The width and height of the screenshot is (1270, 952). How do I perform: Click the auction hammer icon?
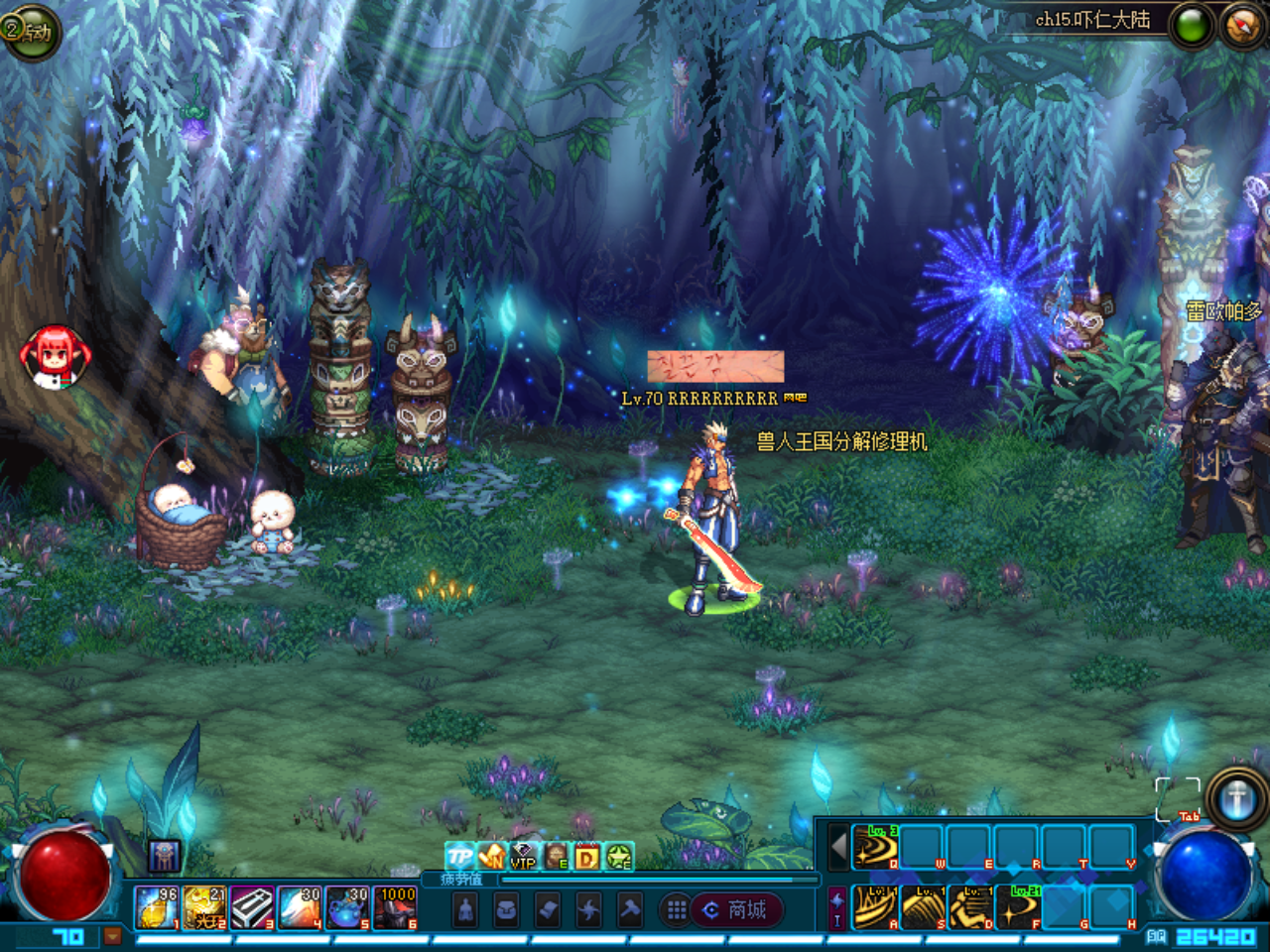coord(629,910)
